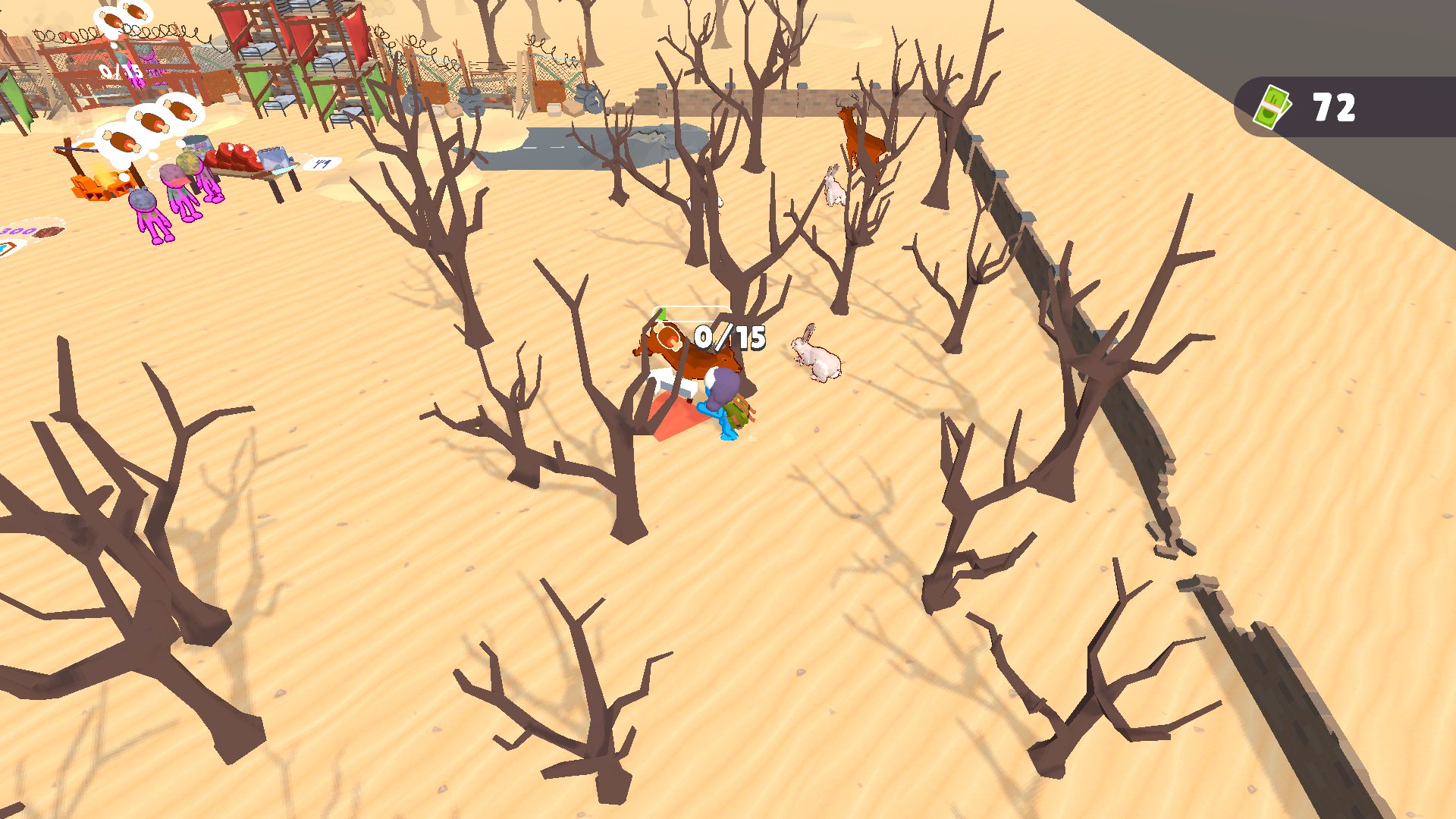
Task: Click the deer's health progress bar
Action: [x=691, y=313]
